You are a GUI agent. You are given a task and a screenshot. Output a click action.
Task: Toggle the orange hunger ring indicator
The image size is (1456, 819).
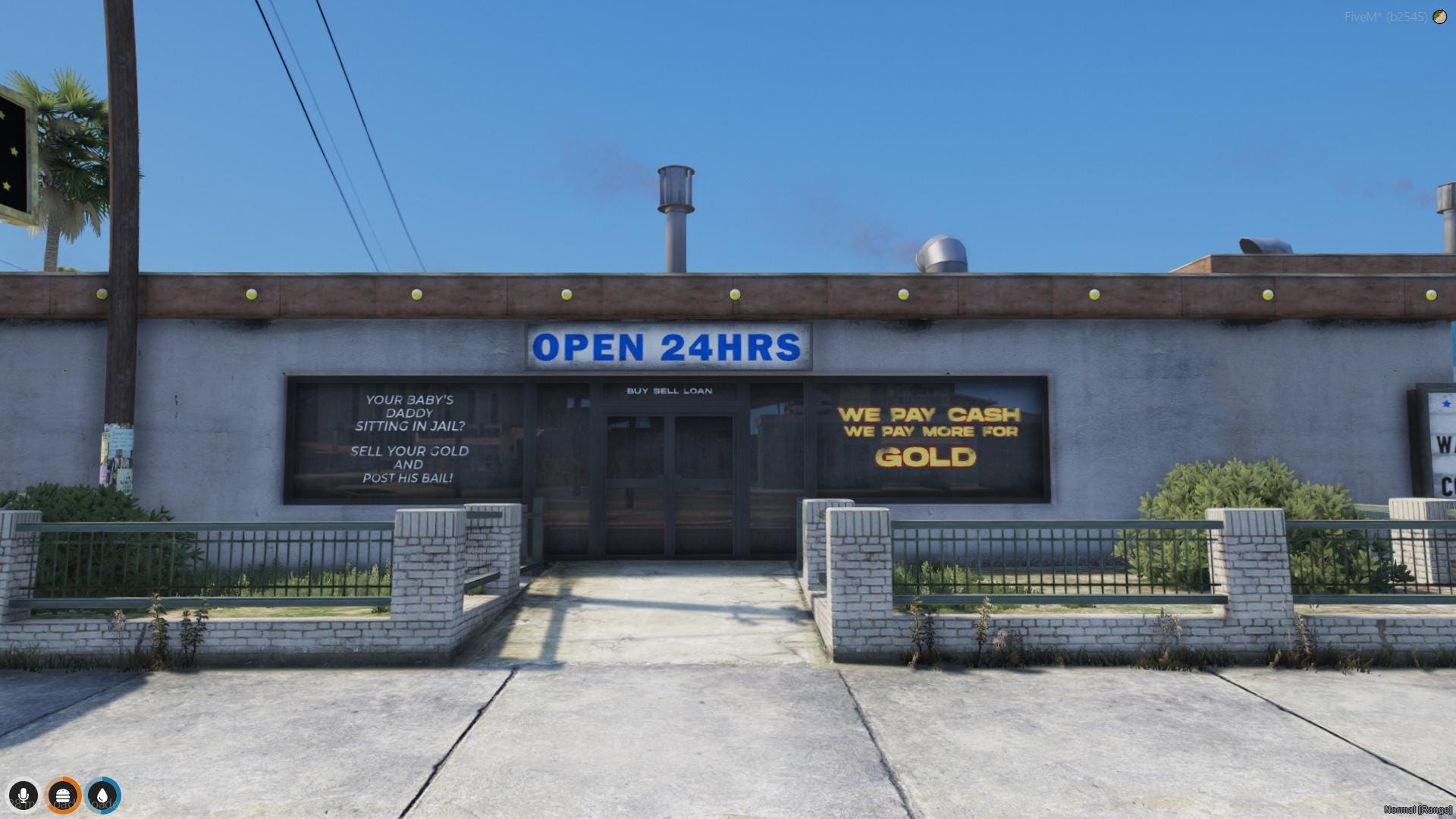(x=64, y=795)
